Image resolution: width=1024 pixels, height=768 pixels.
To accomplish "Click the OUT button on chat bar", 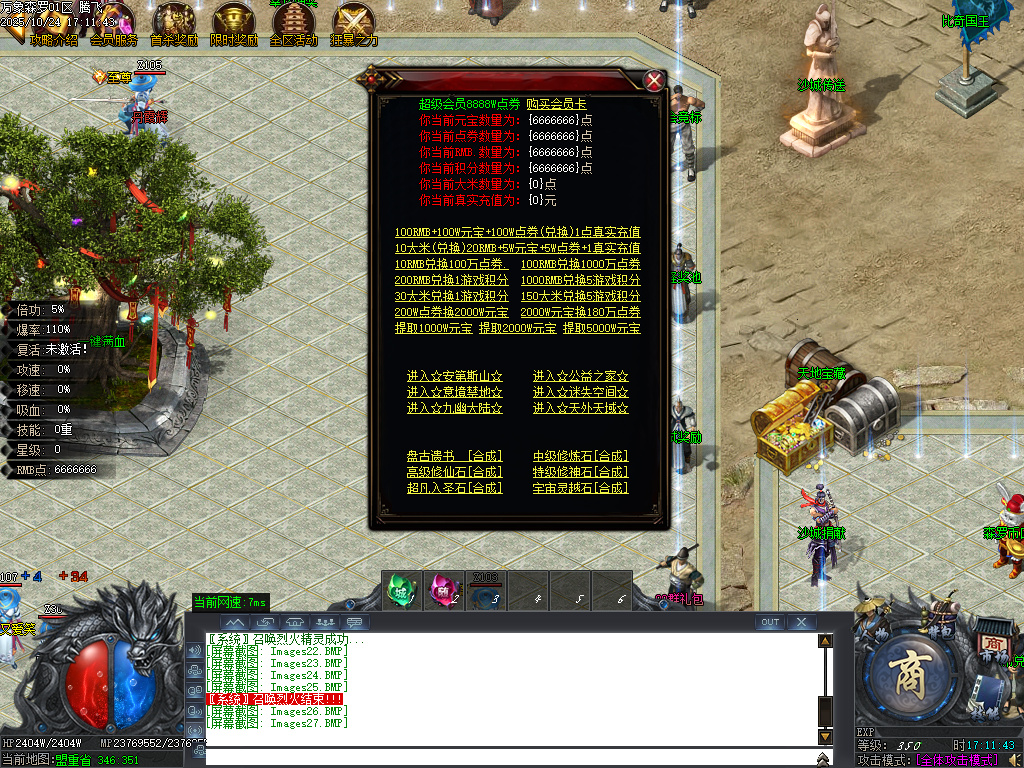I will click(769, 622).
